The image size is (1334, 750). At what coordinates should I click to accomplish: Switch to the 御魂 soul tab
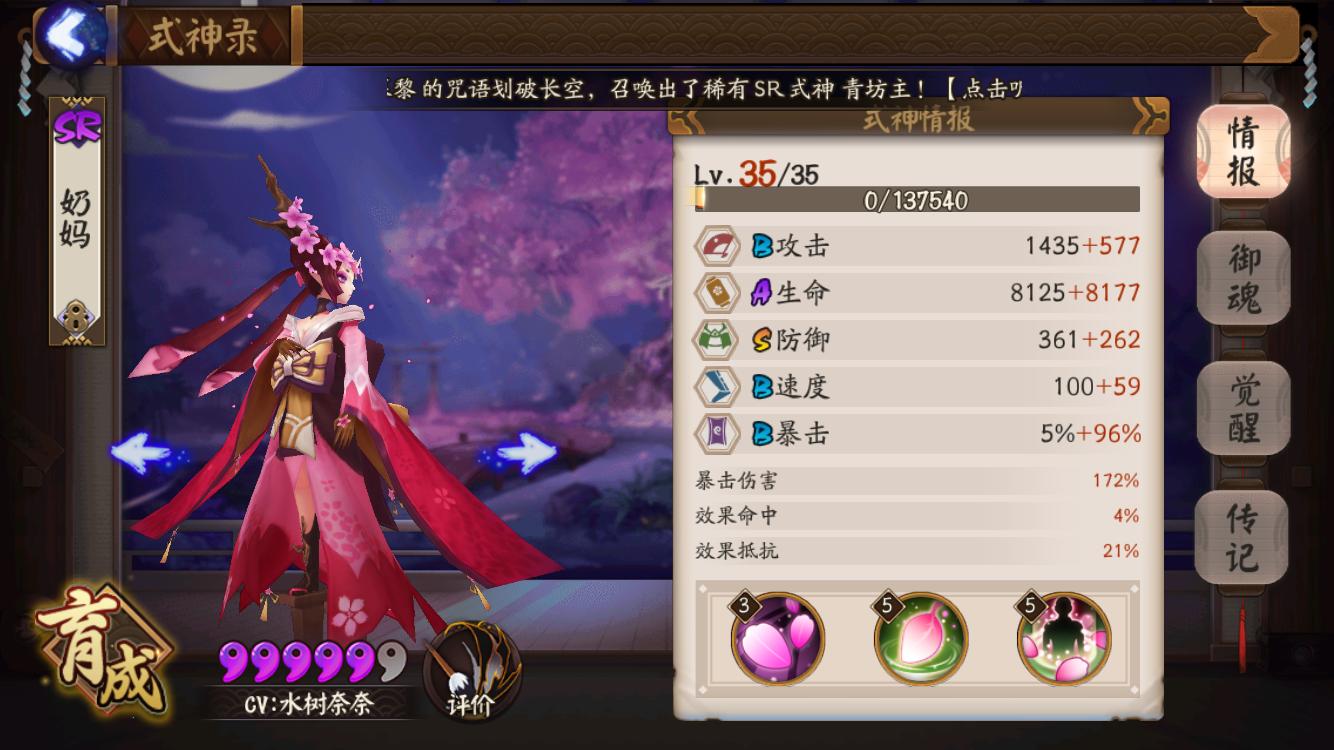[x=1243, y=277]
